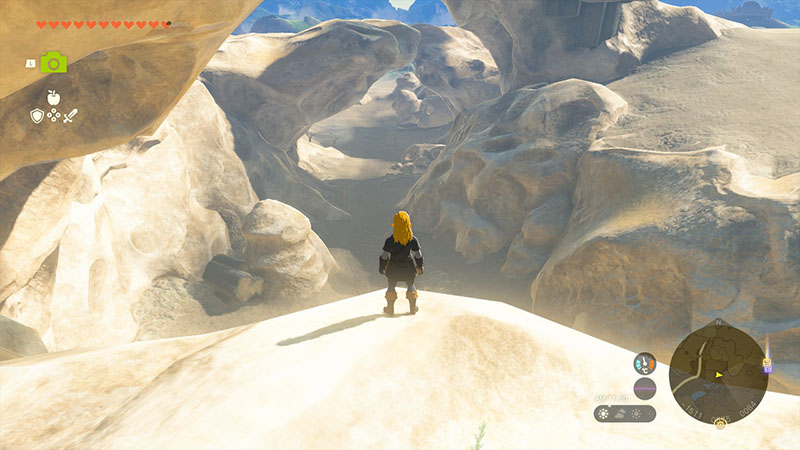The height and width of the screenshot is (450, 800).
Task: Click the tower marker on minimap edge
Action: (x=767, y=367)
